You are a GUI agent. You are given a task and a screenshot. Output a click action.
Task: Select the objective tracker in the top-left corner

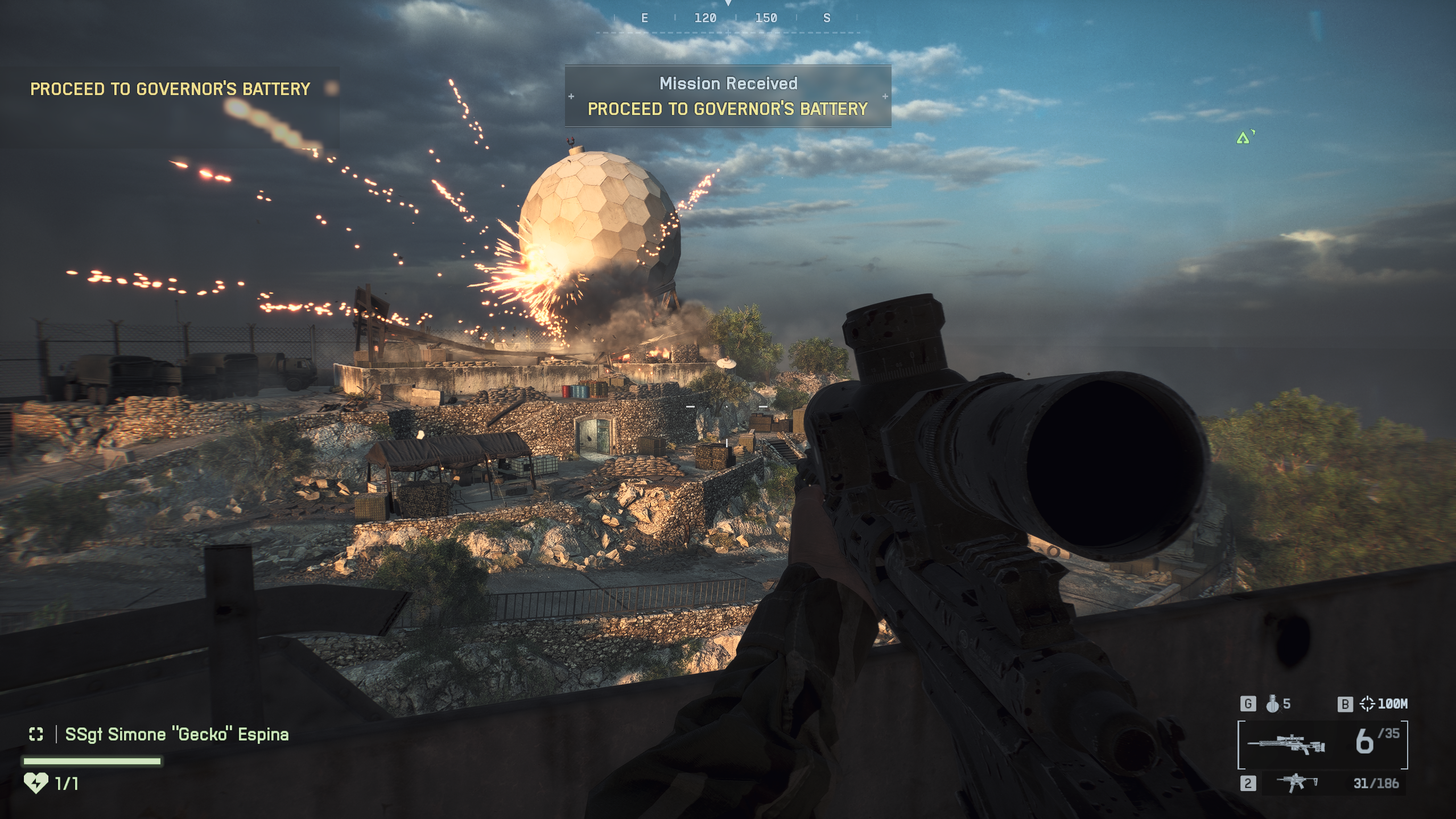pyautogui.click(x=170, y=89)
